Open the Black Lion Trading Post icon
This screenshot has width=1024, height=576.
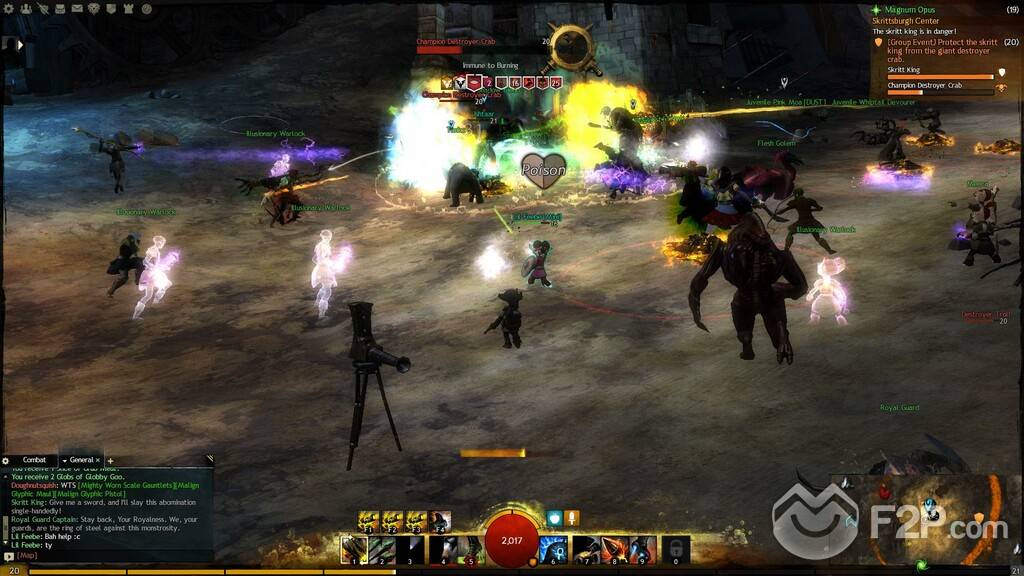[93, 8]
